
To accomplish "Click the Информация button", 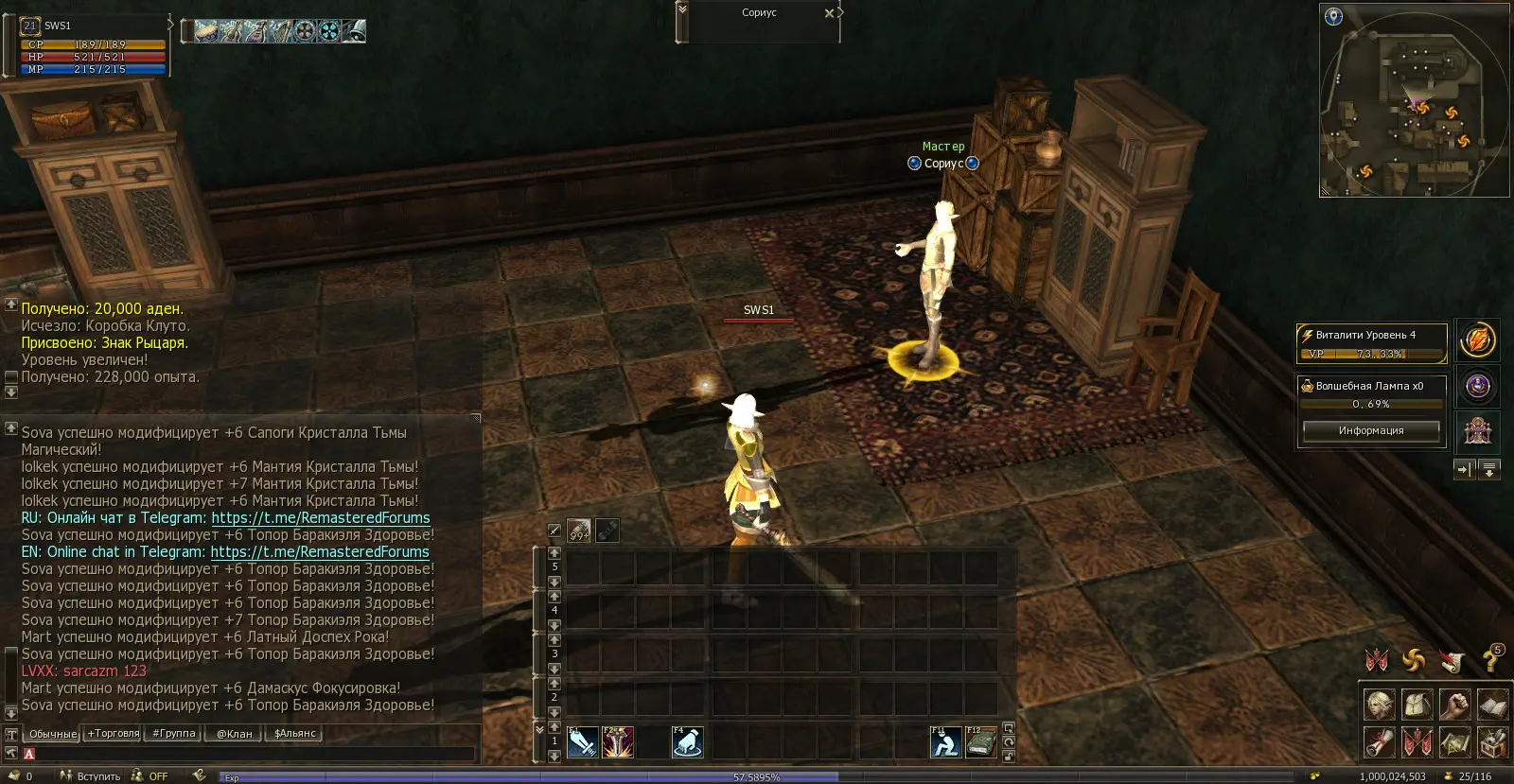I will coord(1370,431).
